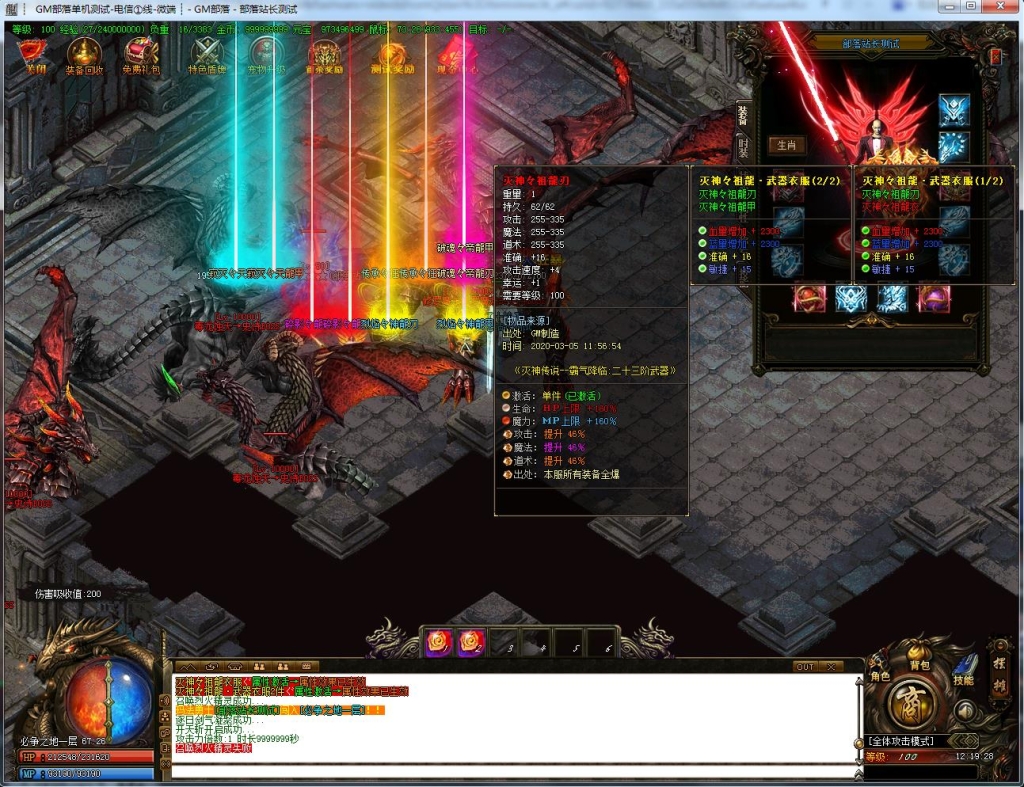Click the 关闭 icon in the top bar
The image size is (1024, 787).
tap(37, 54)
